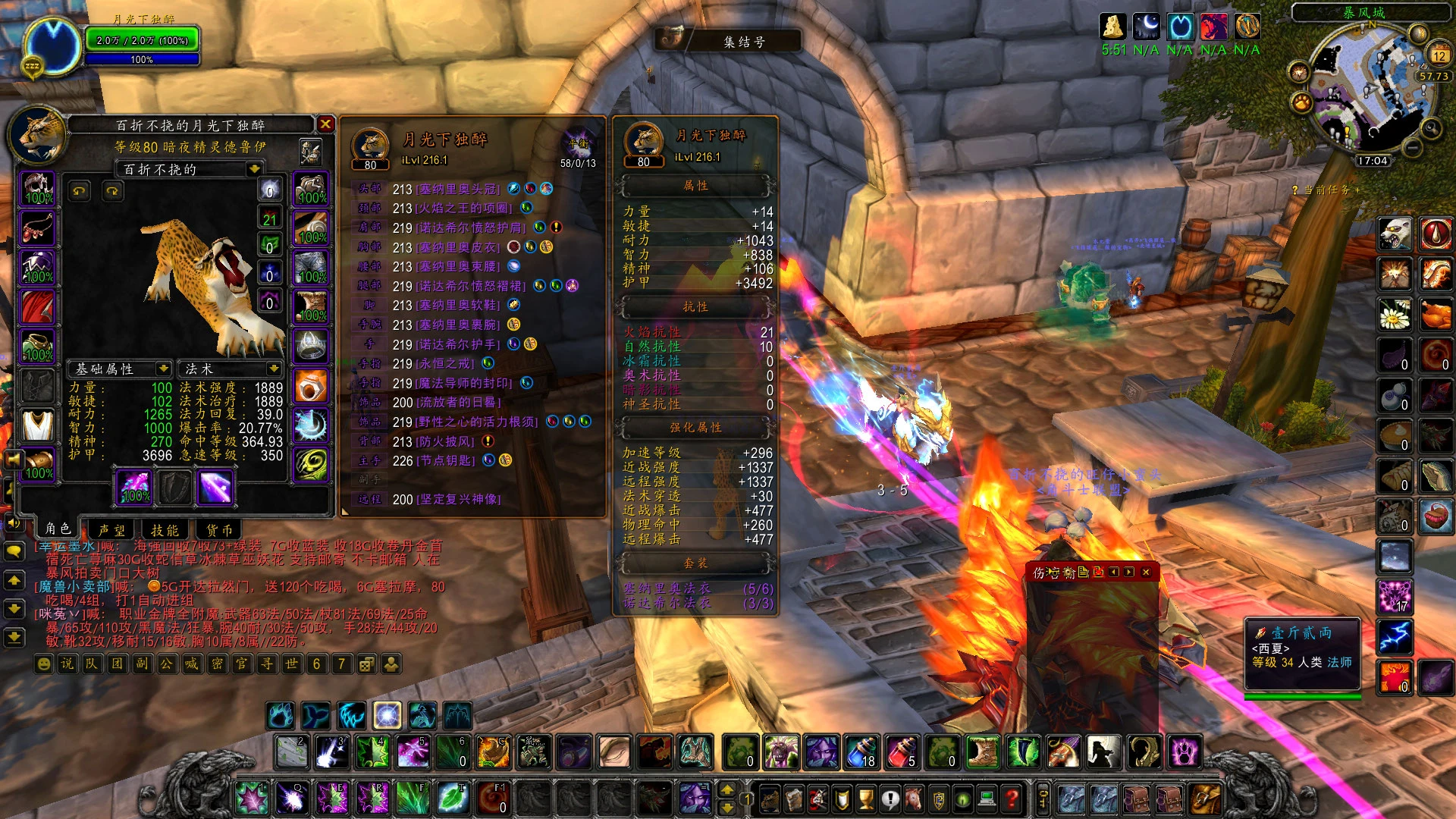Switch to the 声望 reputation tab
Viewport: 1456px width, 819px height.
click(112, 529)
